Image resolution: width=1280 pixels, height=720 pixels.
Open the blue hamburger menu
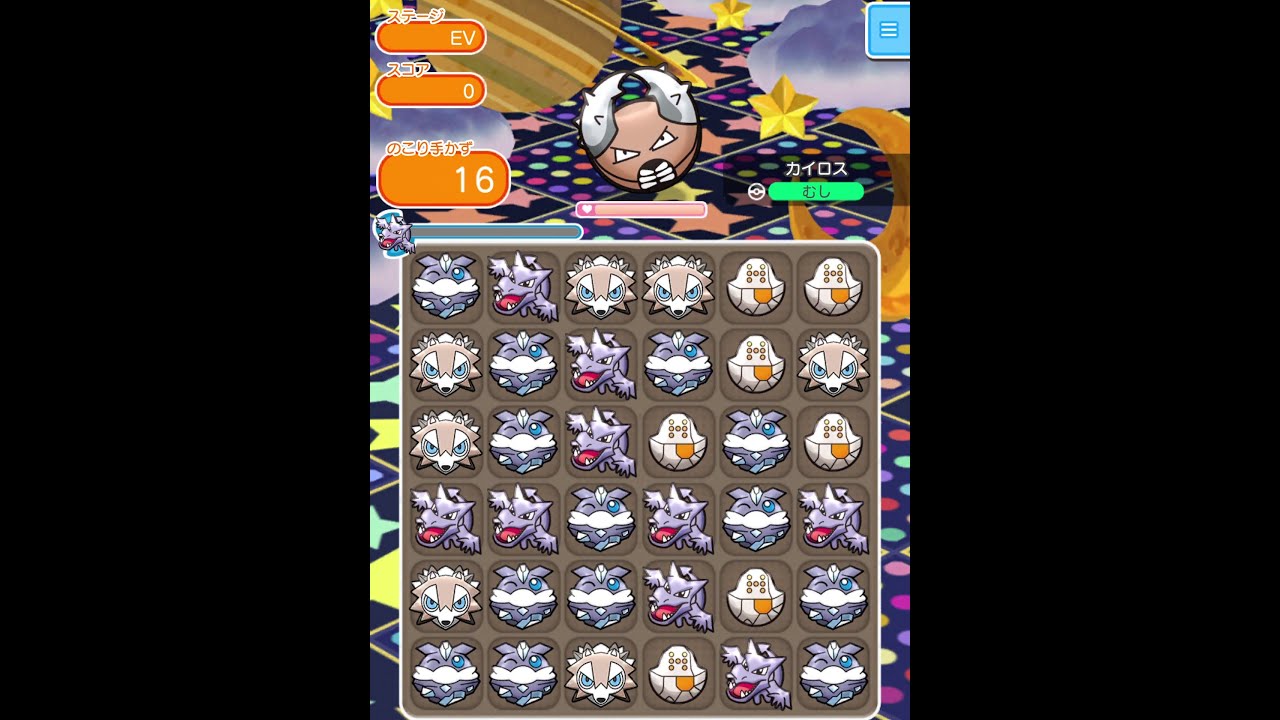[x=889, y=30]
